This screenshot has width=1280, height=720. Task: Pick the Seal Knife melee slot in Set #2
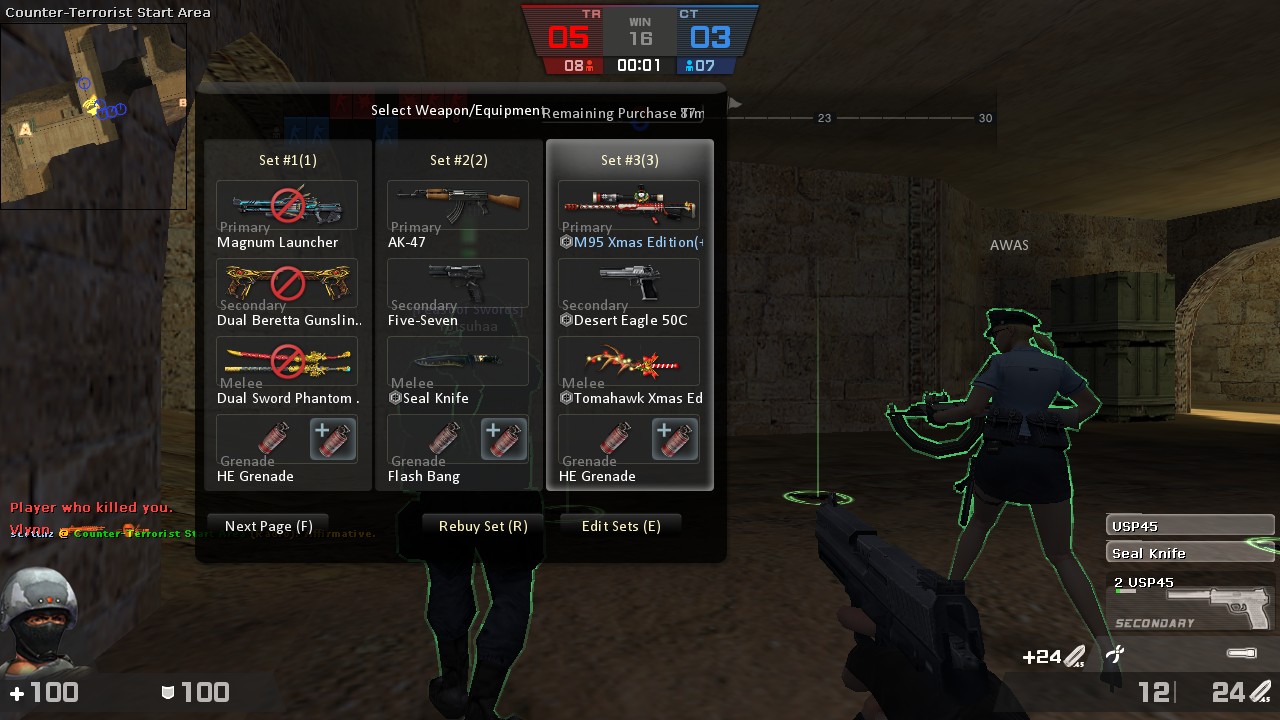pos(458,362)
